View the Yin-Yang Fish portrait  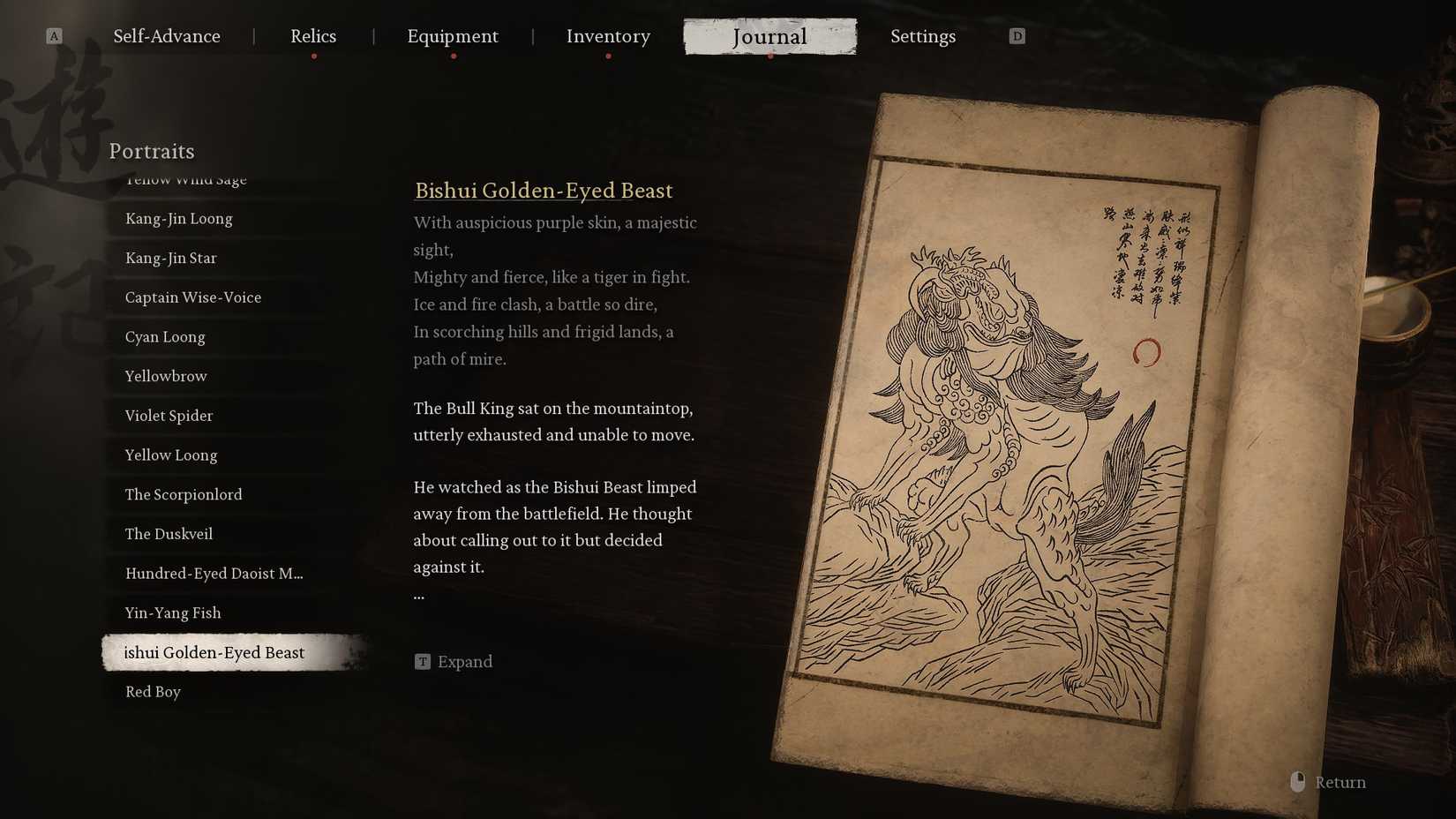tap(172, 612)
